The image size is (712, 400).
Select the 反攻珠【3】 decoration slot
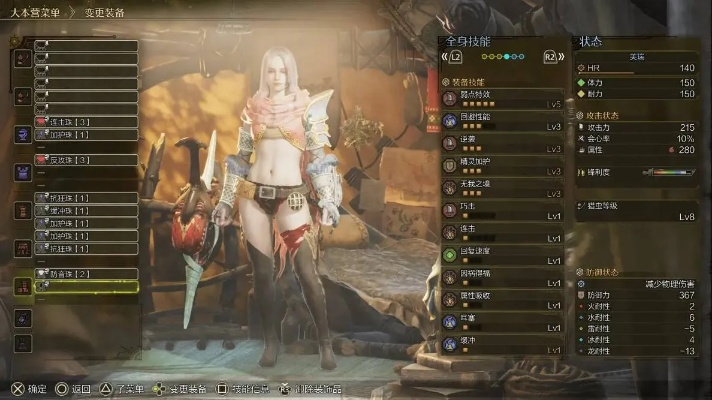(x=86, y=159)
